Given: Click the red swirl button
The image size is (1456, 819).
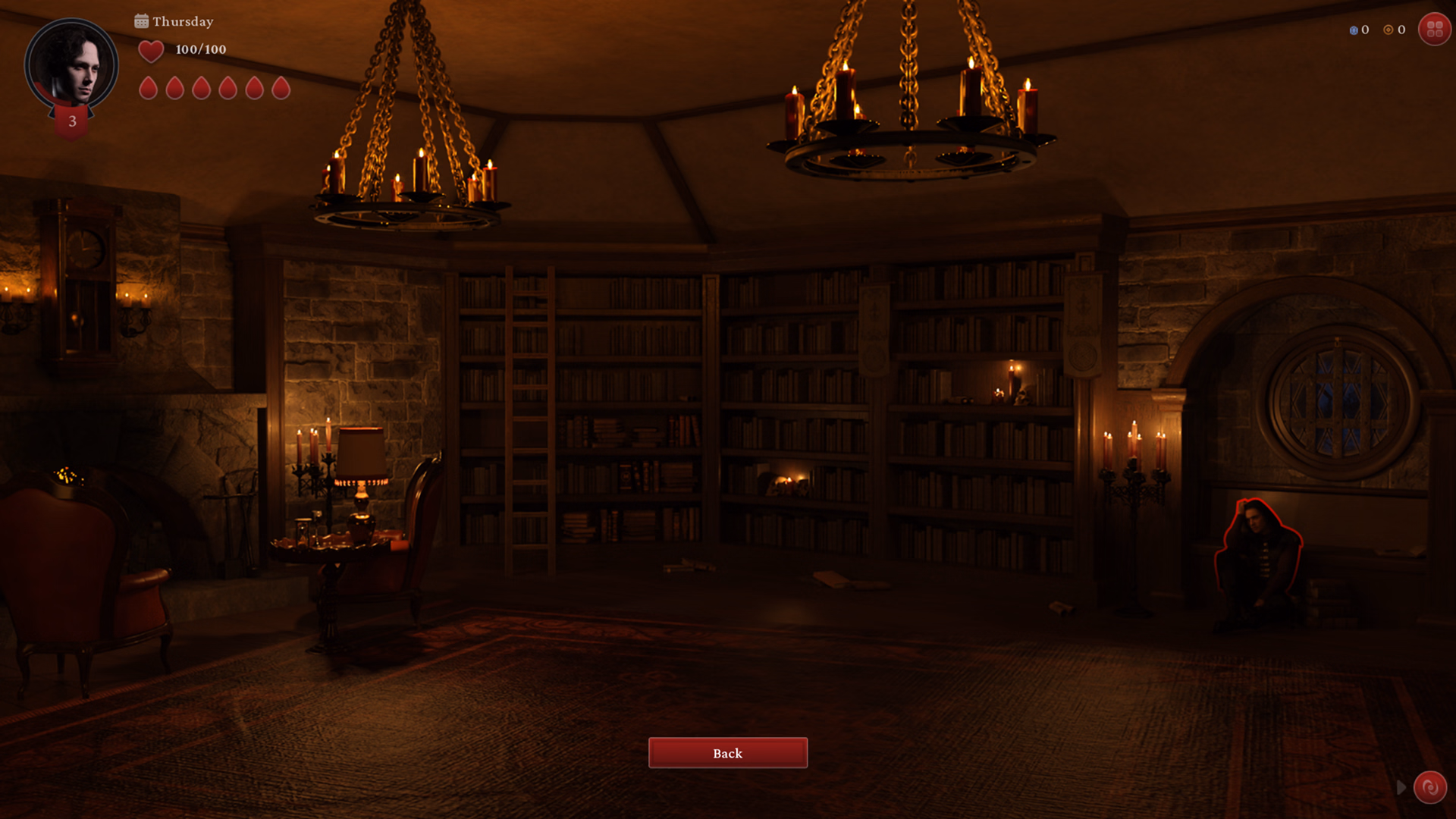Looking at the screenshot, I should 1429,787.
